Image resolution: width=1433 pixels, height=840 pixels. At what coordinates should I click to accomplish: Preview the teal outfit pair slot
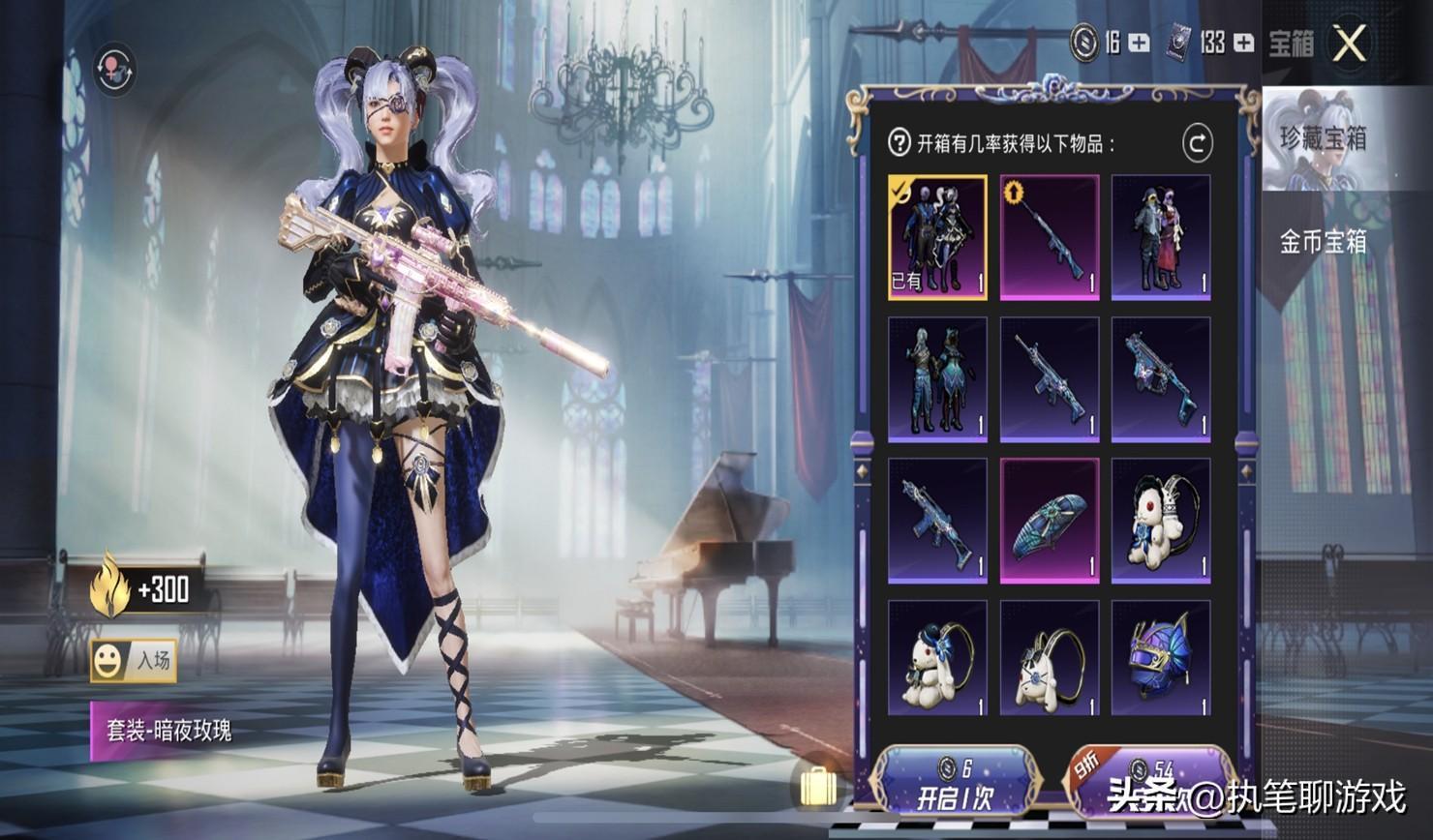(937, 378)
